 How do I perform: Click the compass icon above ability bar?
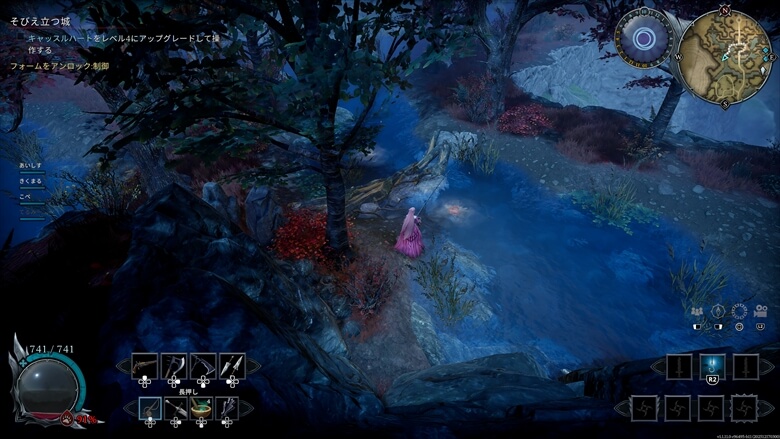point(717,311)
